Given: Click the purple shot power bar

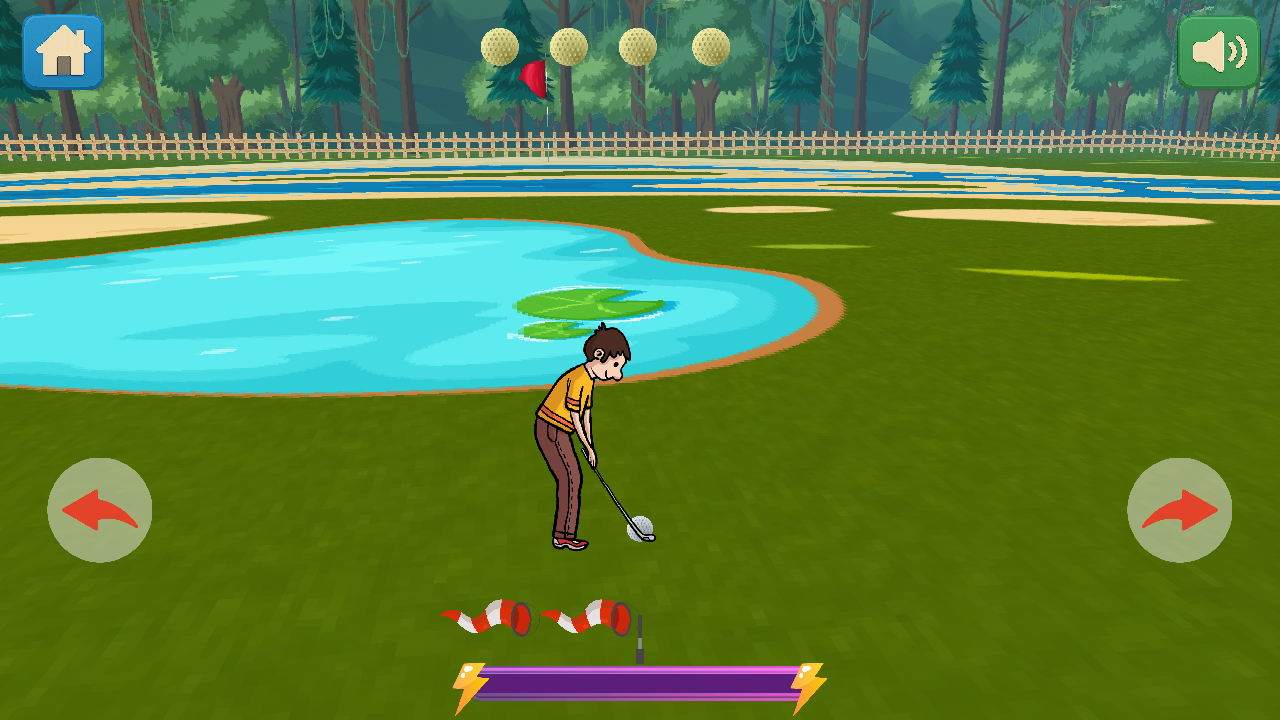Looking at the screenshot, I should (640, 684).
